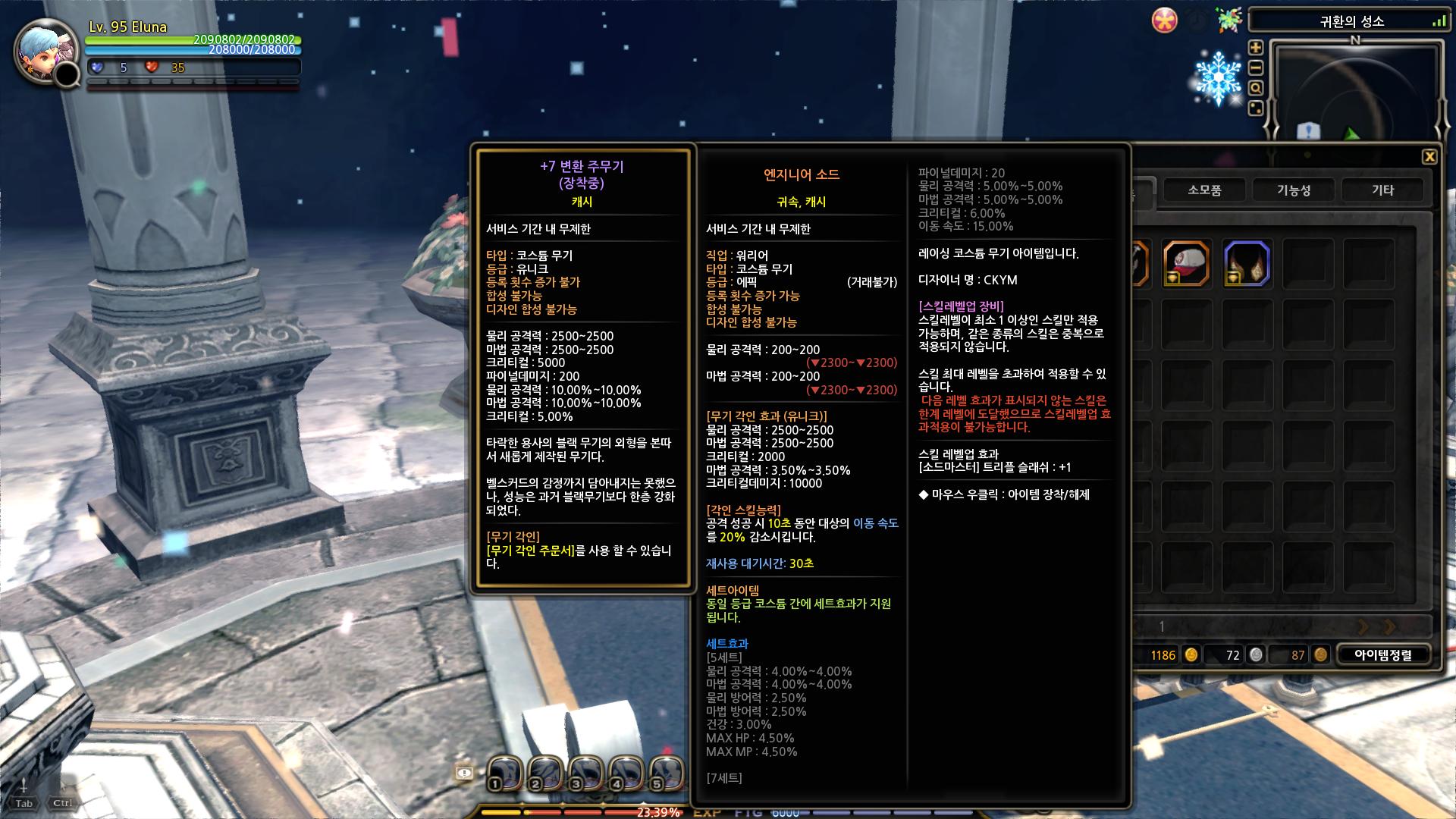This screenshot has width=1456, height=819.
Task: Zoom out the minimap with minus button
Action: click(1256, 68)
